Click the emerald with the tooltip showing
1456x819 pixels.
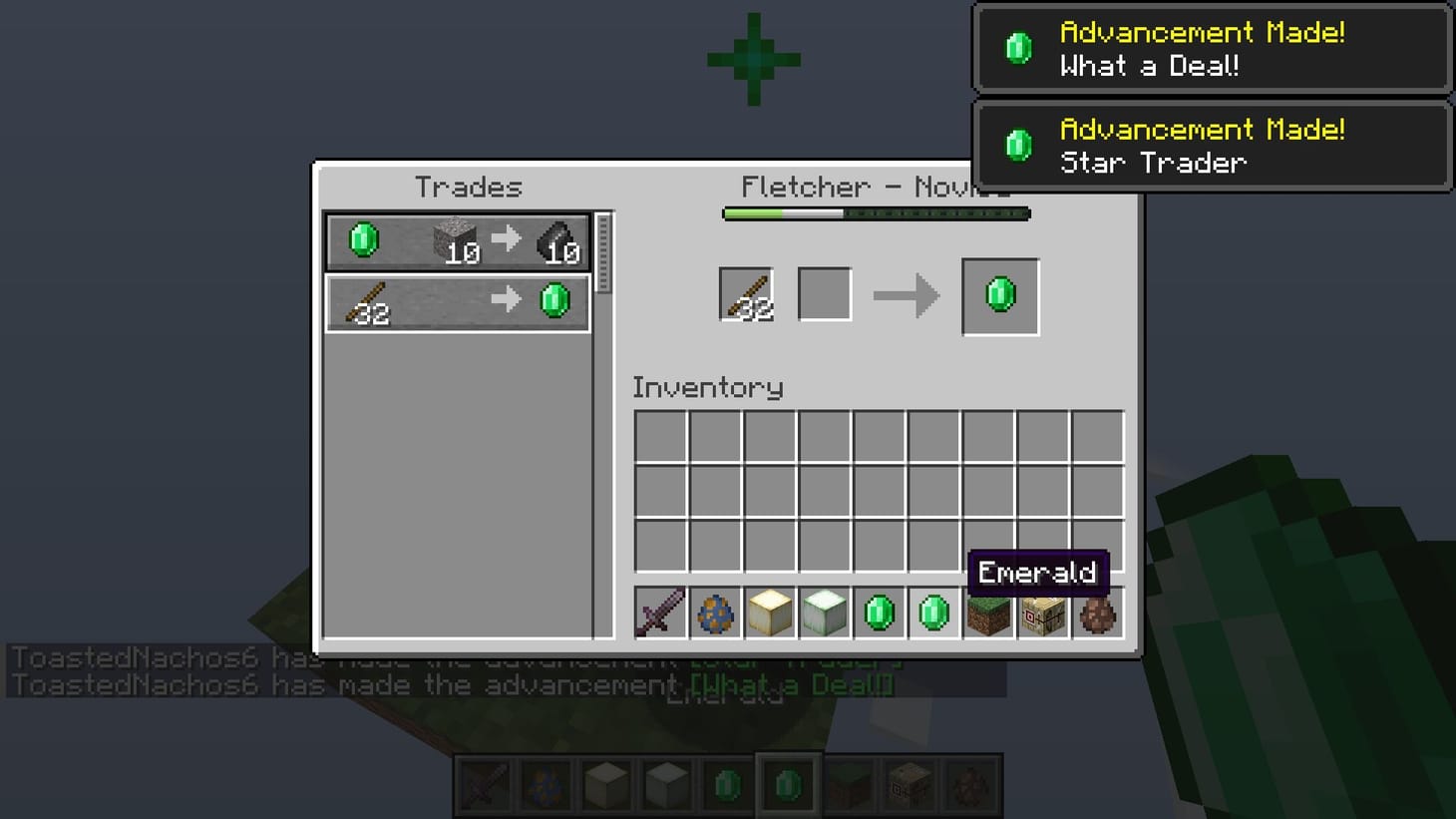pyautogui.click(x=934, y=614)
